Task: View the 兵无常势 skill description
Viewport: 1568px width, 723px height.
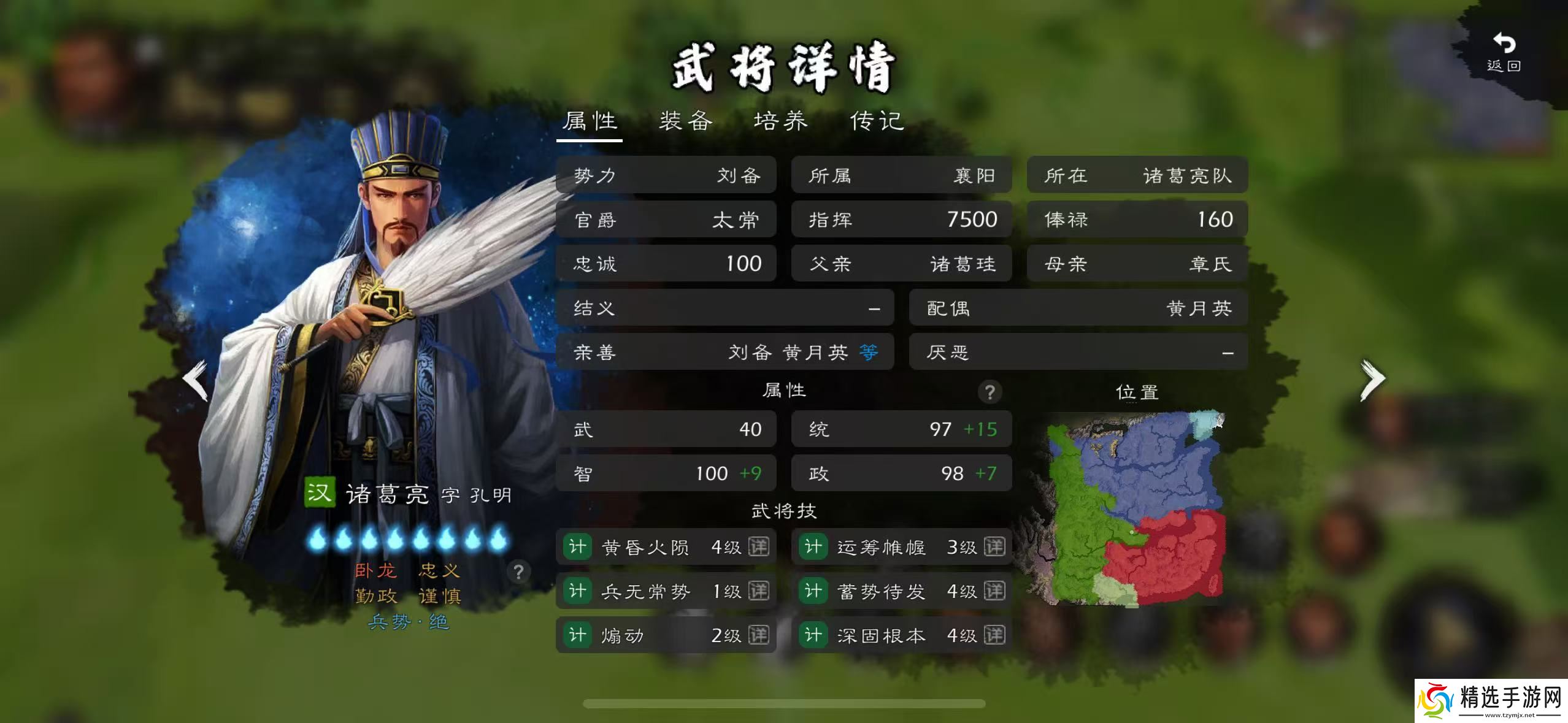Action: click(x=758, y=591)
